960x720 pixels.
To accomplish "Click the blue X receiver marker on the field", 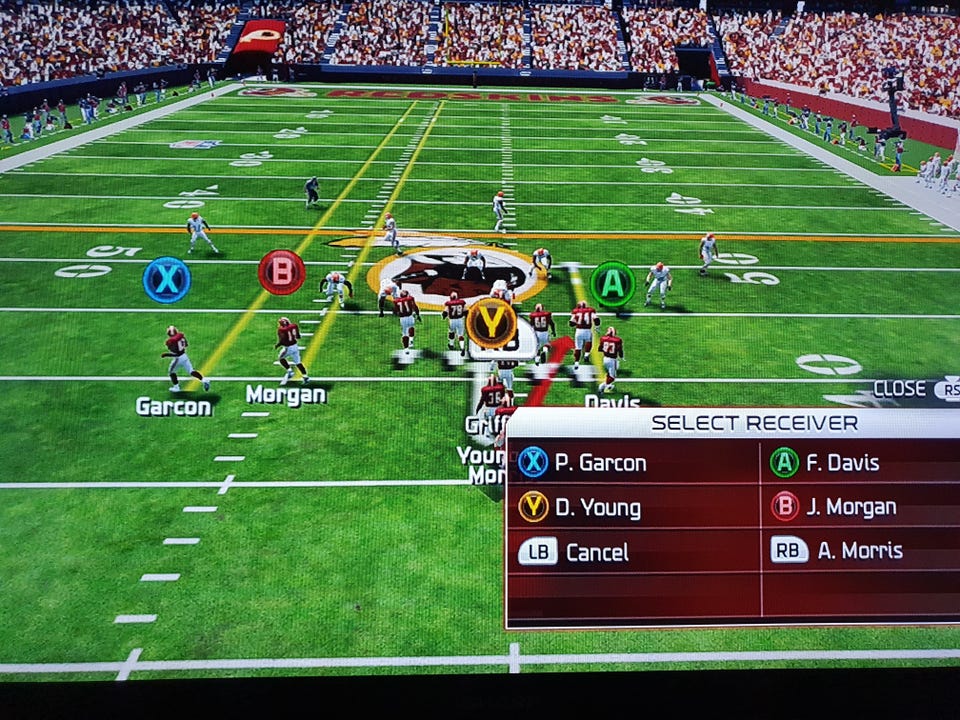I will click(x=166, y=279).
